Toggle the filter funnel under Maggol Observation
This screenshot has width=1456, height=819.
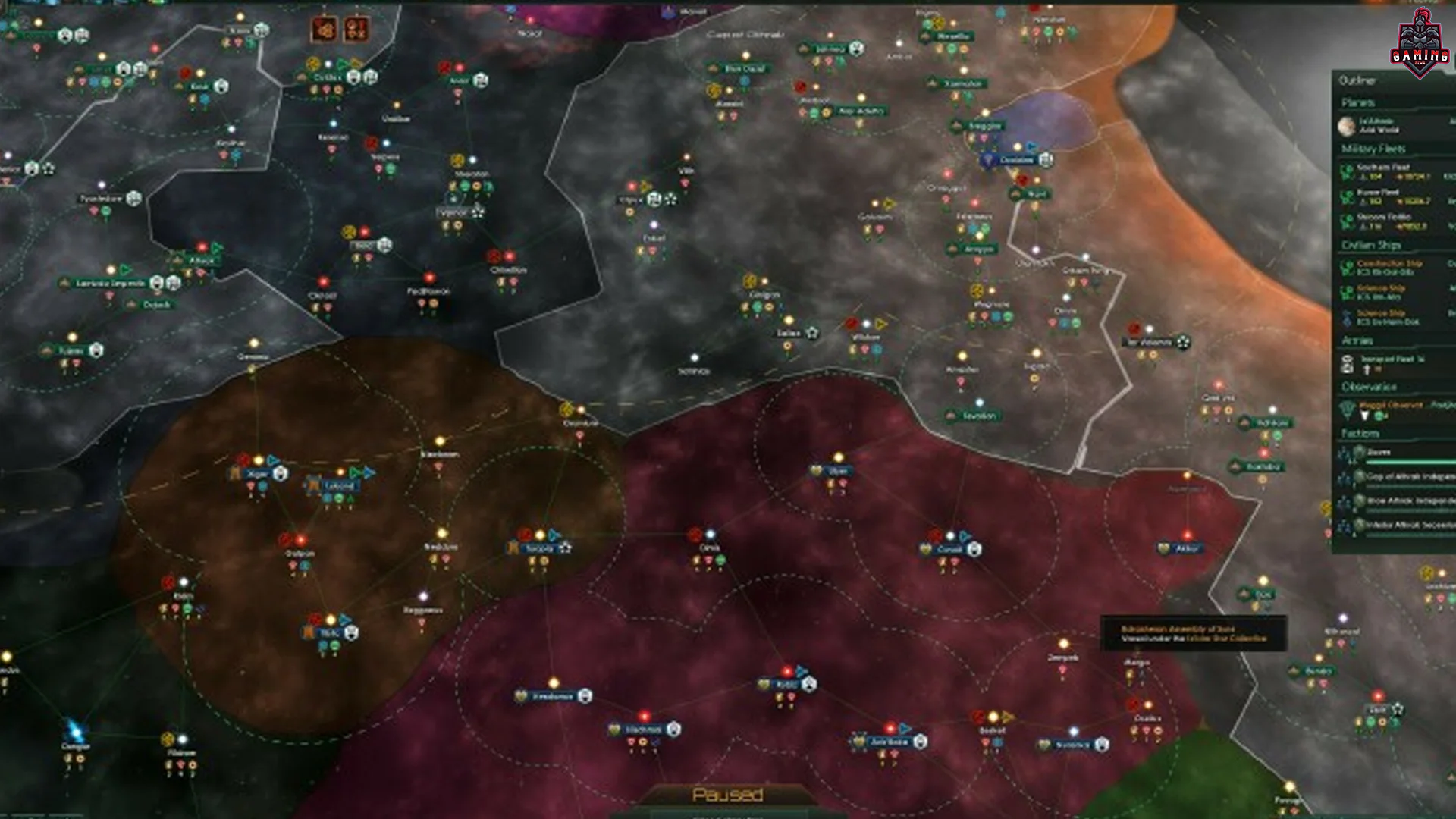(1365, 416)
